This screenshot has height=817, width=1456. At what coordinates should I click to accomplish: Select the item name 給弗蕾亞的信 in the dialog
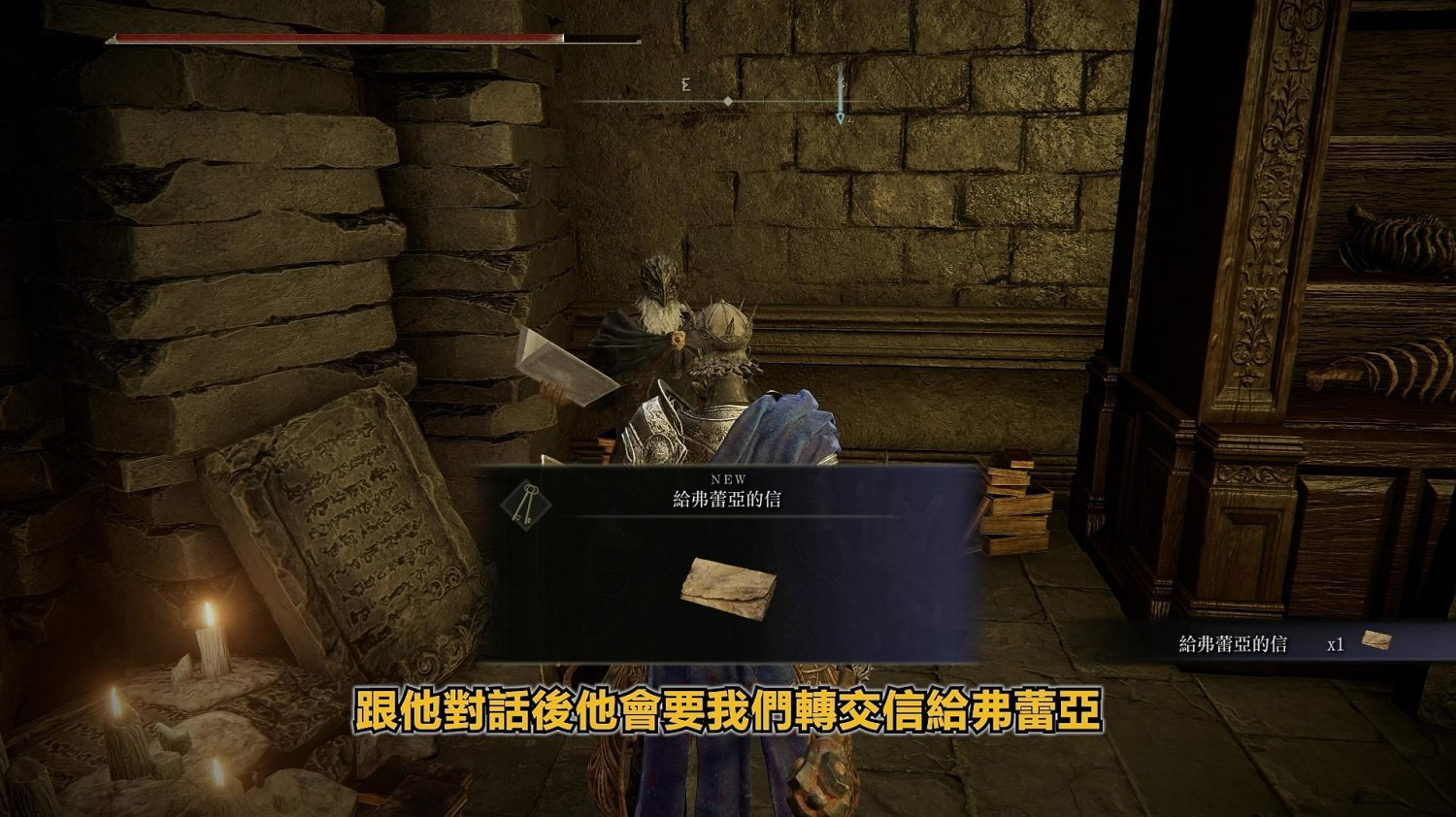click(x=729, y=497)
